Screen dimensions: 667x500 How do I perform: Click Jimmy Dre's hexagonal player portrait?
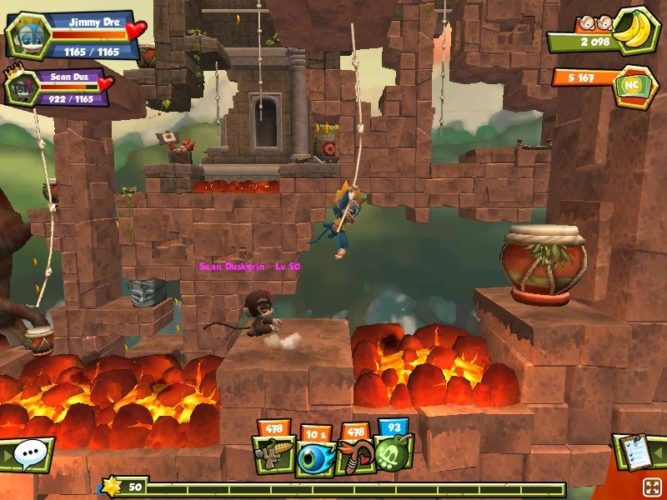pyautogui.click(x=28, y=34)
